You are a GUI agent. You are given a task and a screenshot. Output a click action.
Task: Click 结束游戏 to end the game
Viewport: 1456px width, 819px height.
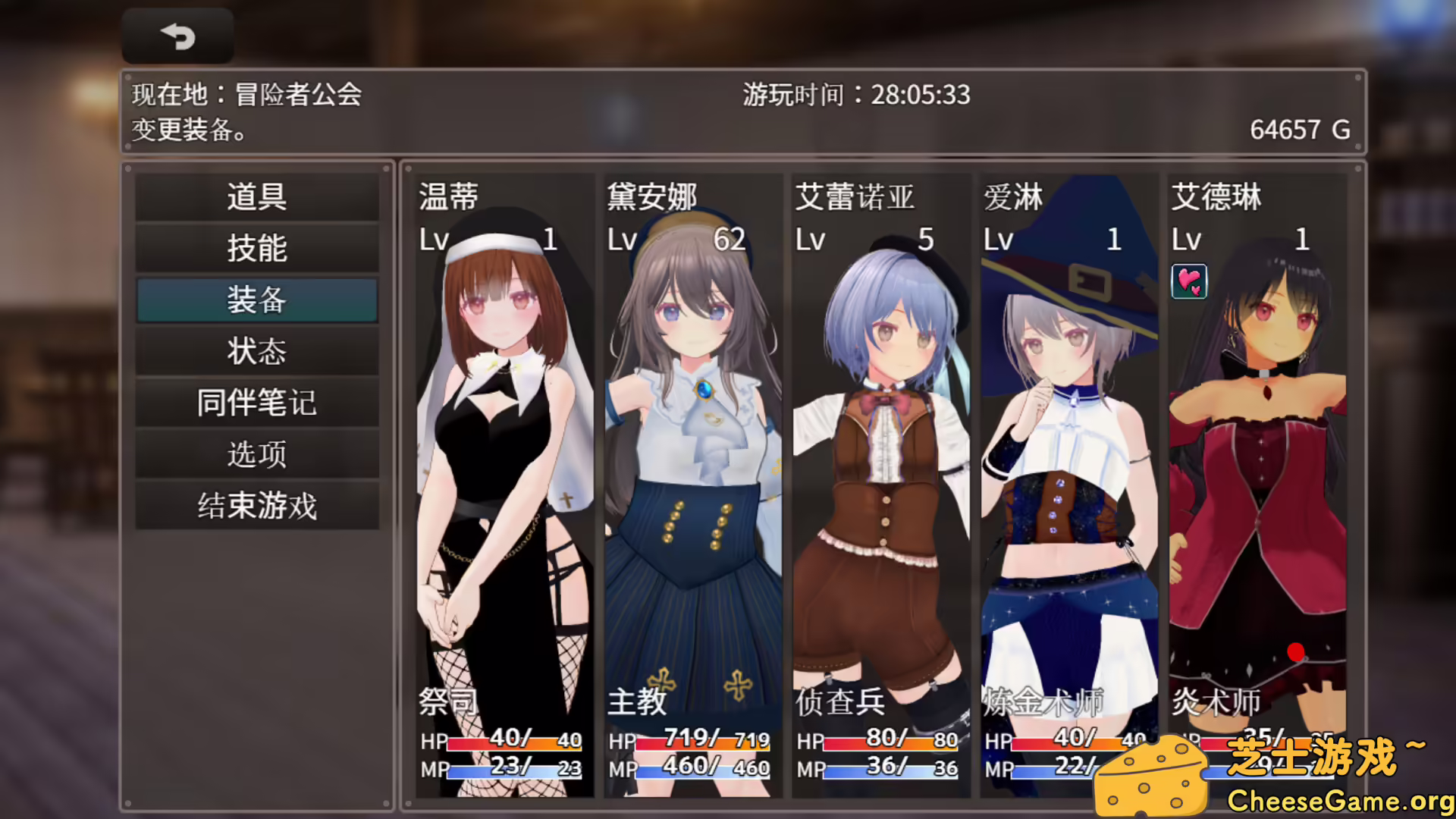(x=256, y=506)
